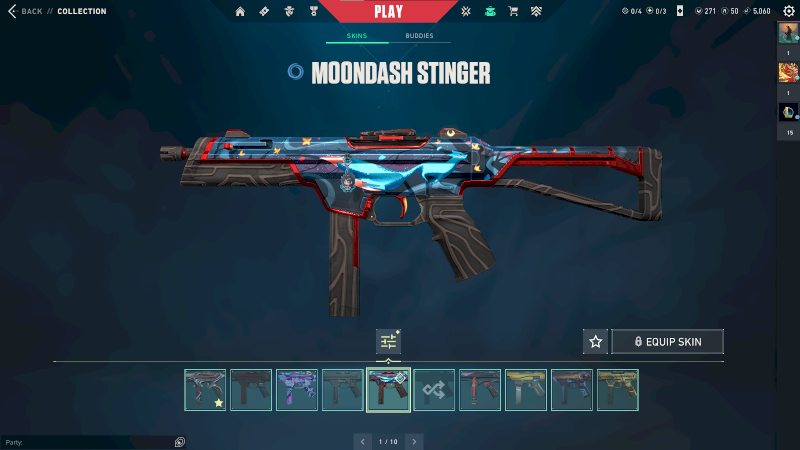Mark this skin as favorite with the star
Viewport: 800px width, 450px height.
tap(596, 342)
